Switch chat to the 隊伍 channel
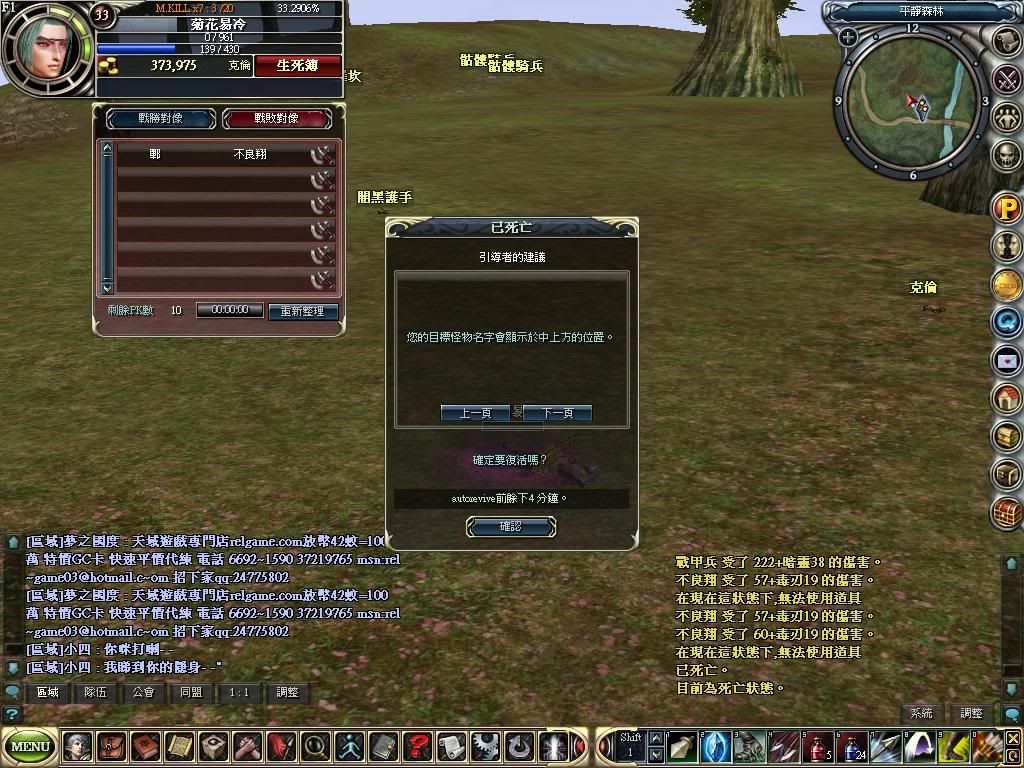 coord(96,692)
